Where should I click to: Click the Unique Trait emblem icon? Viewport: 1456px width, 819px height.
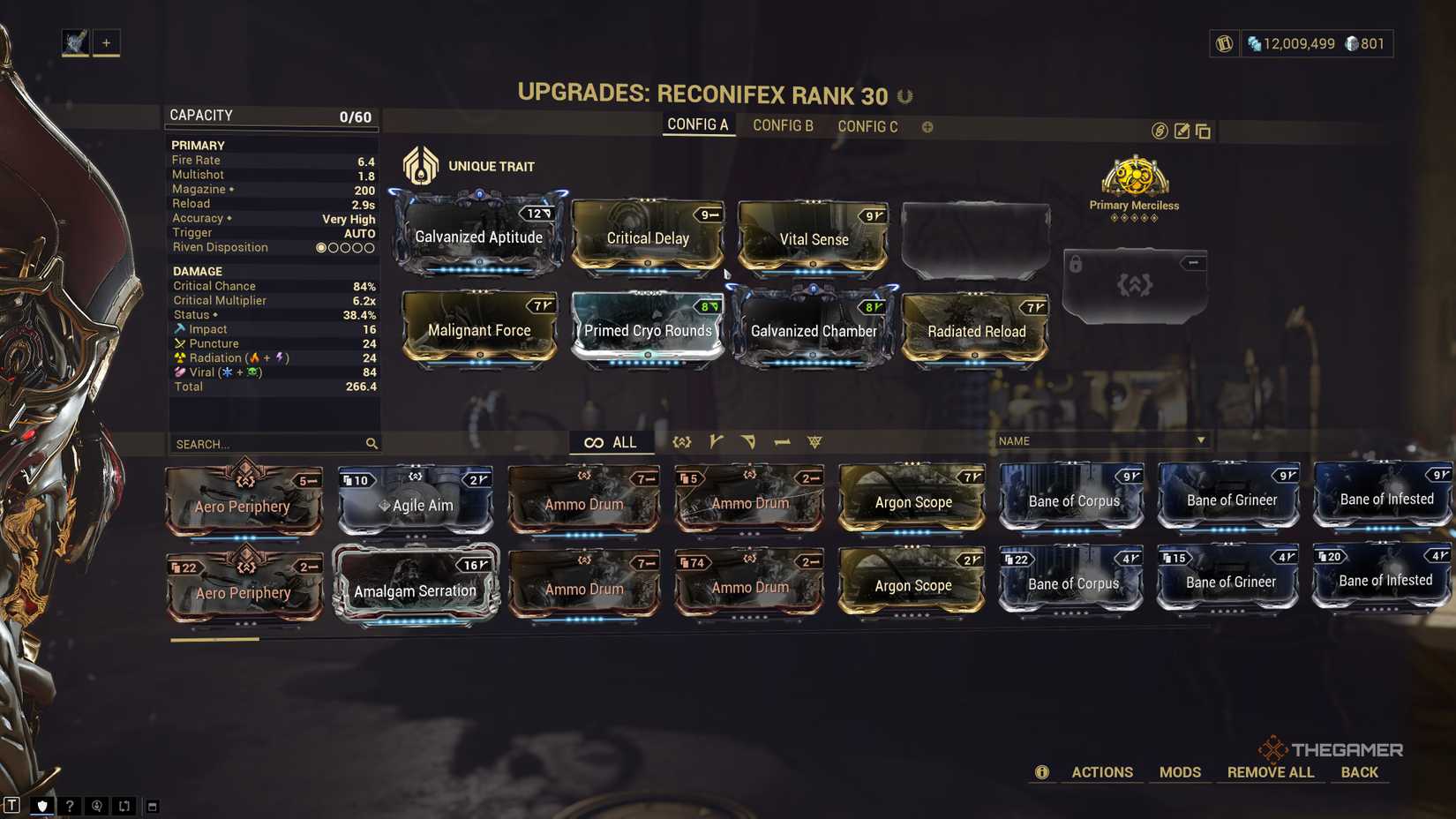pyautogui.click(x=421, y=164)
